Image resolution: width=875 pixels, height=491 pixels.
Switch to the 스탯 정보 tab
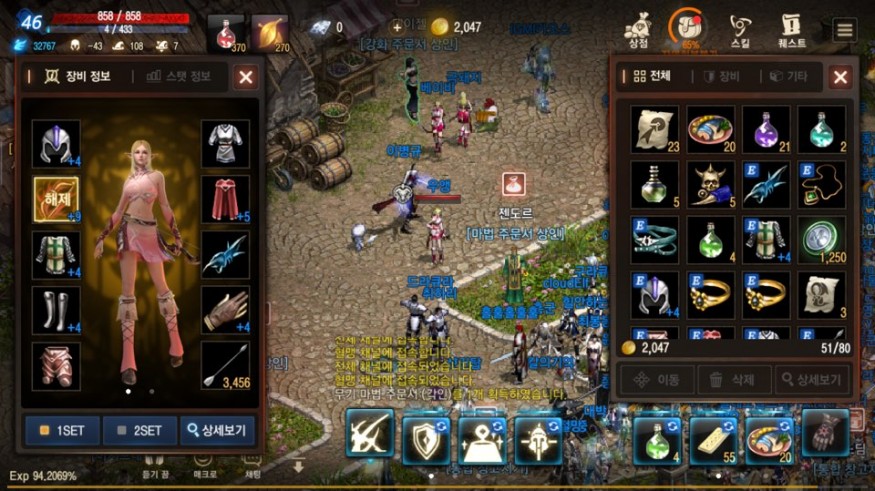click(x=179, y=76)
